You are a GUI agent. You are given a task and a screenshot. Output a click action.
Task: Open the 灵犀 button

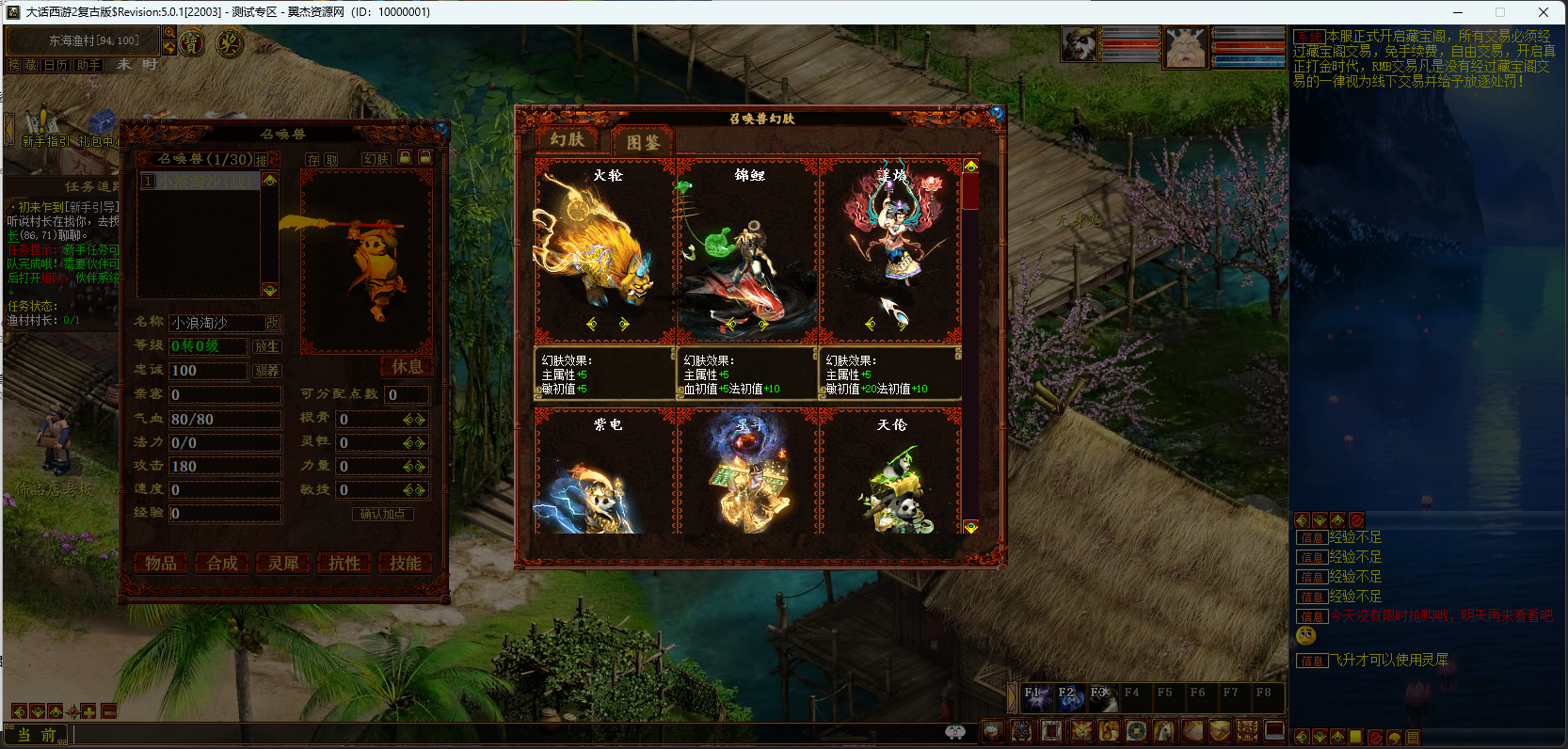(282, 563)
